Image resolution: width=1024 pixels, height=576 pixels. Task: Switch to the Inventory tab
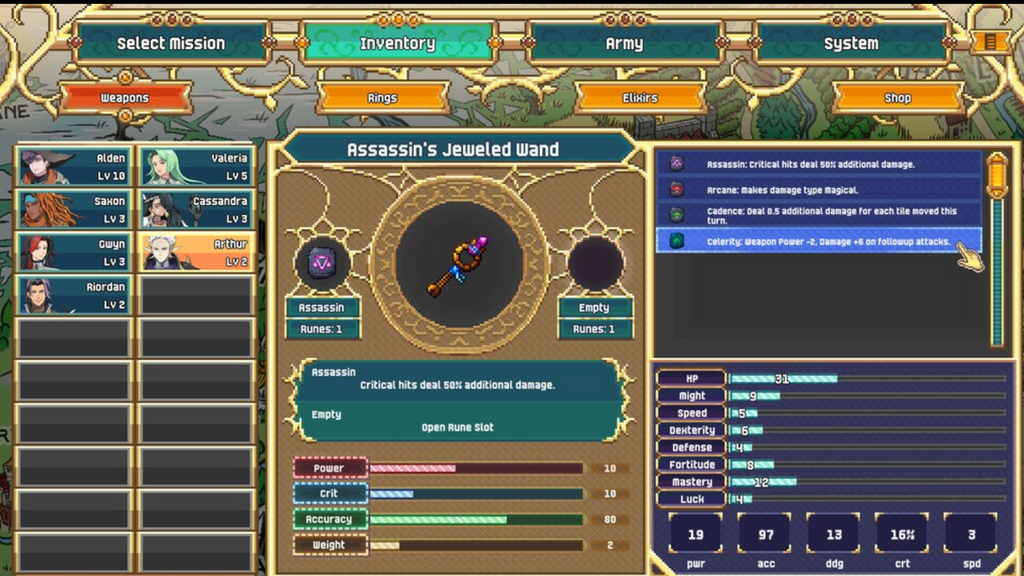click(x=397, y=43)
